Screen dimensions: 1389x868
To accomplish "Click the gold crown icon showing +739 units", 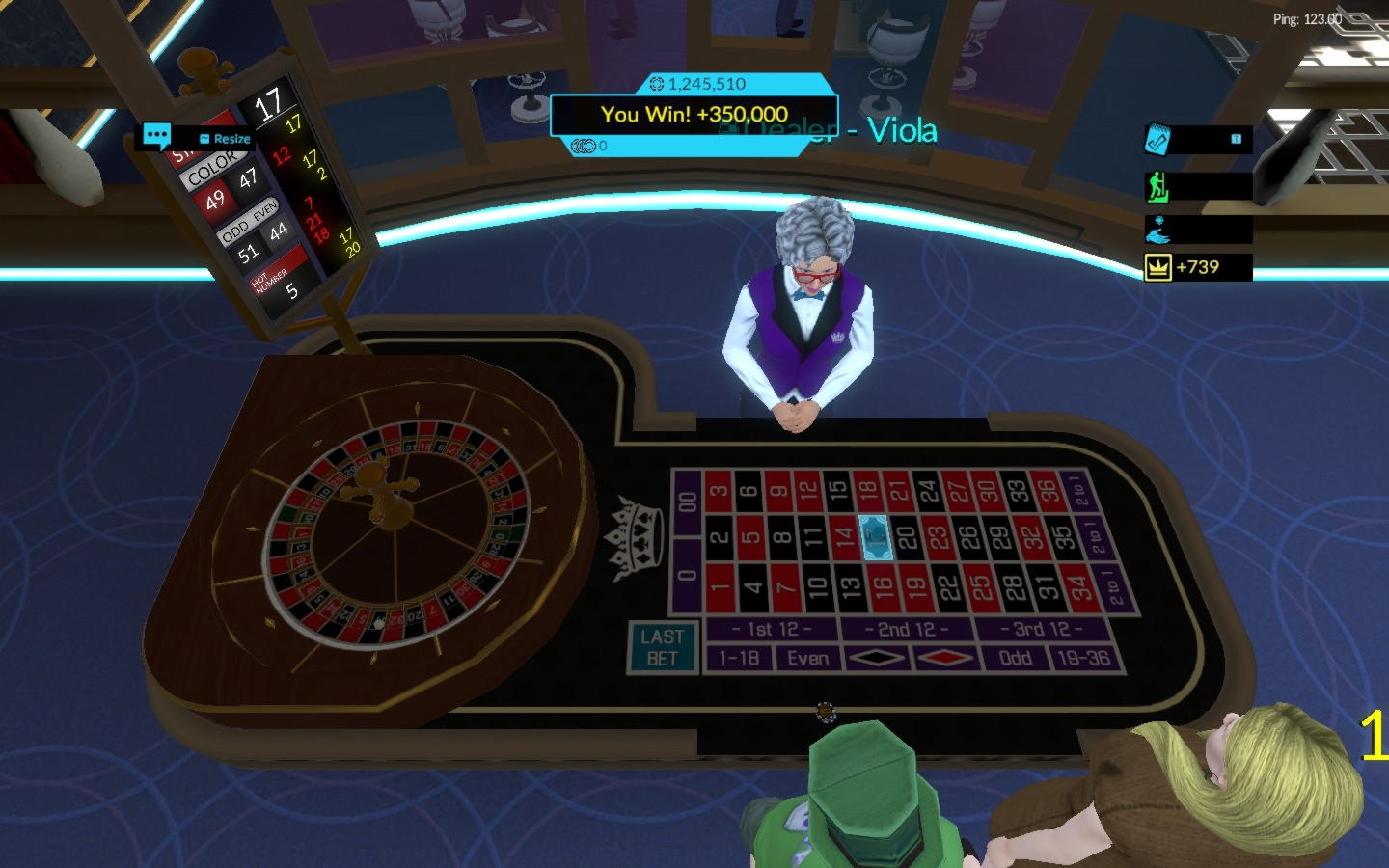I will tap(1158, 267).
